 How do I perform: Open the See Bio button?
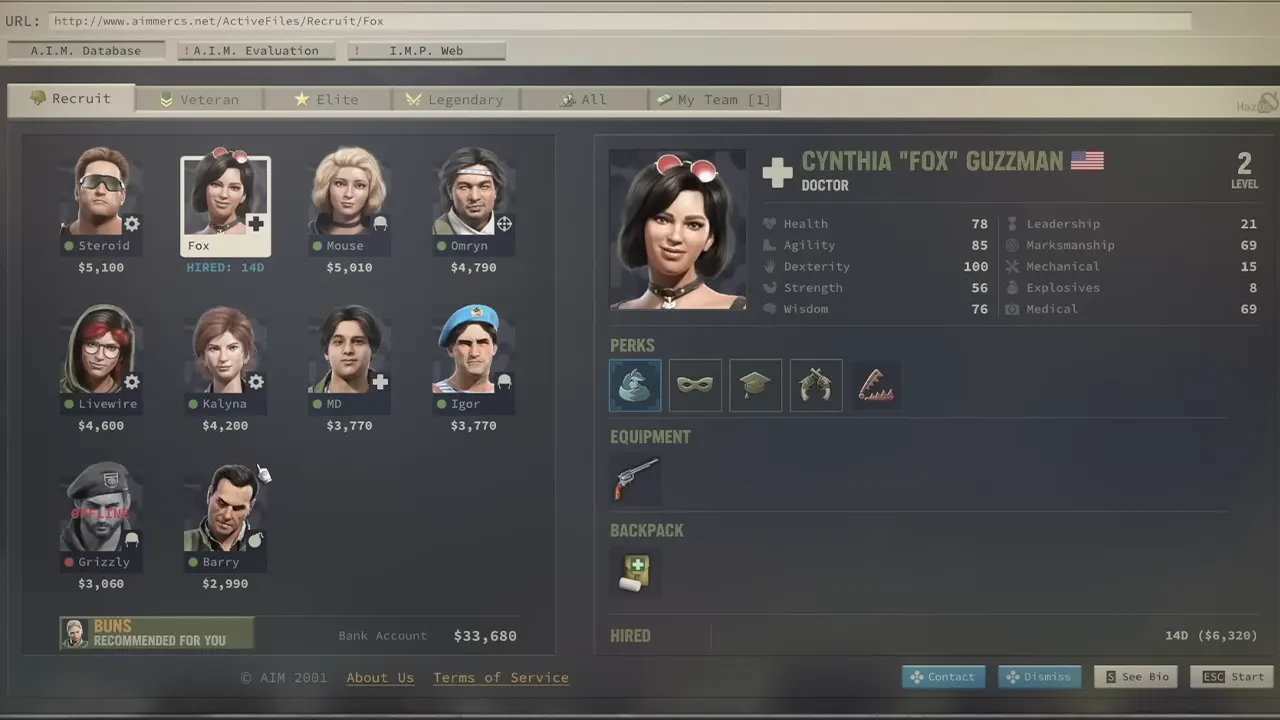pyautogui.click(x=1136, y=677)
